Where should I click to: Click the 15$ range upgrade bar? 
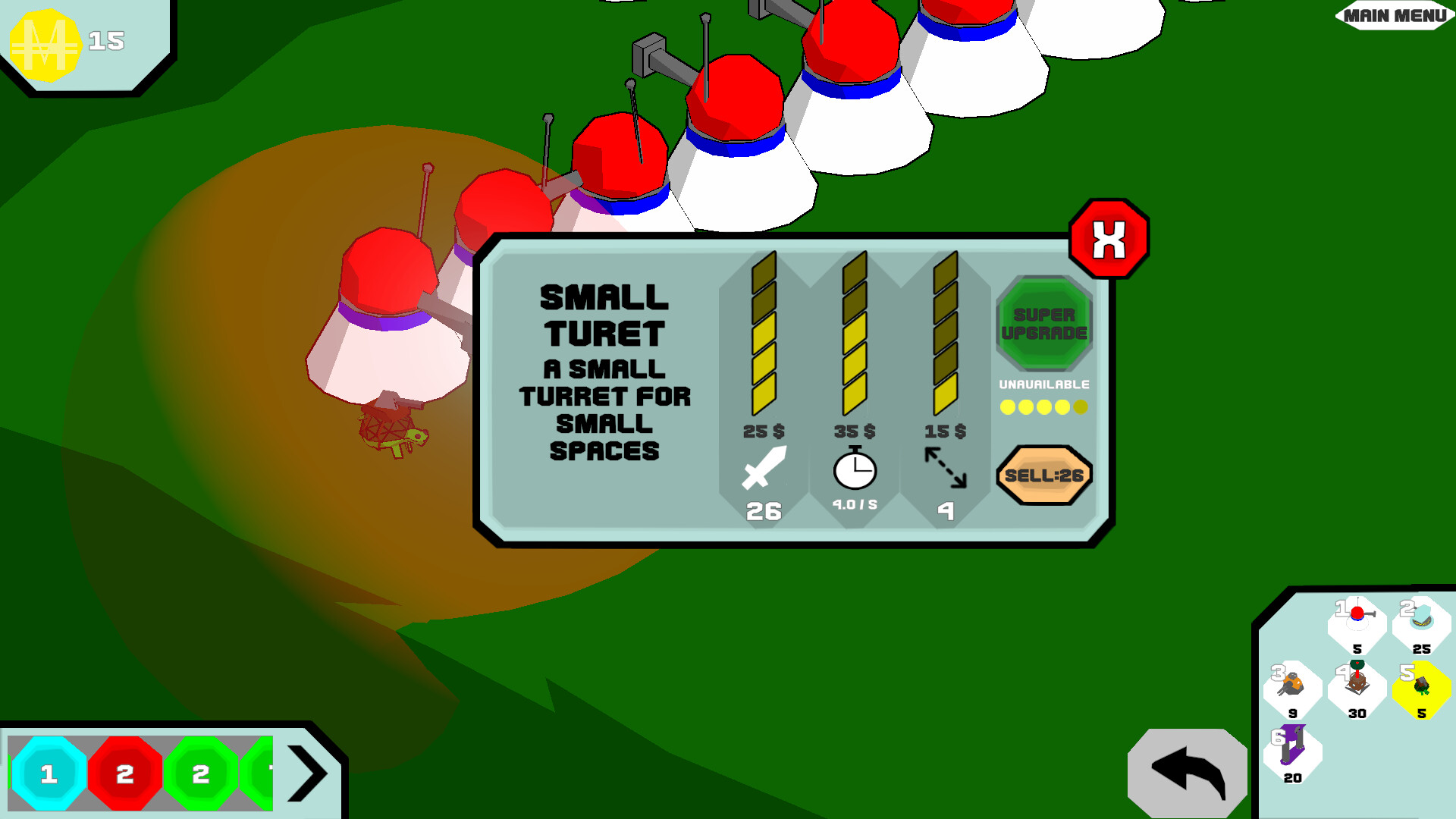[x=945, y=334]
